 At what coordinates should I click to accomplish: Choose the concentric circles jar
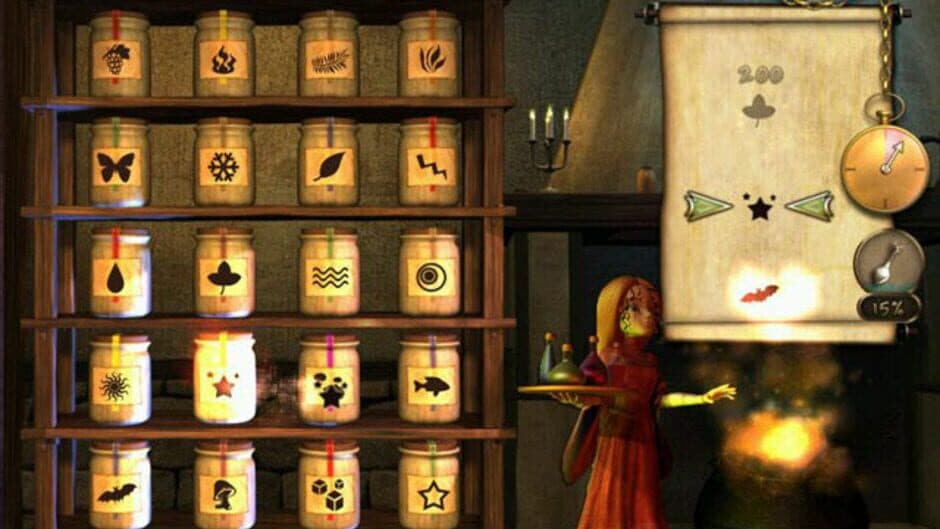pos(430,277)
